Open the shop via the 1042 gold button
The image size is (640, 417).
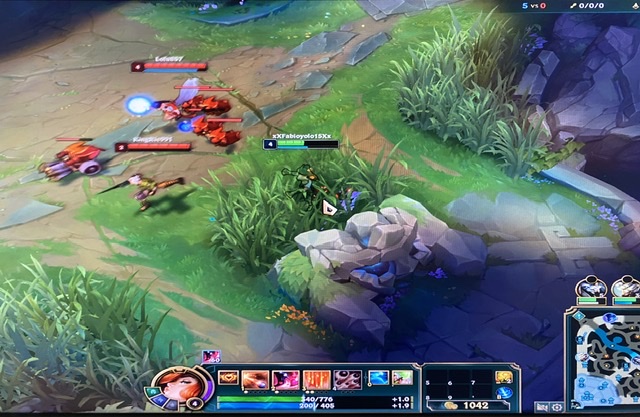pos(465,406)
